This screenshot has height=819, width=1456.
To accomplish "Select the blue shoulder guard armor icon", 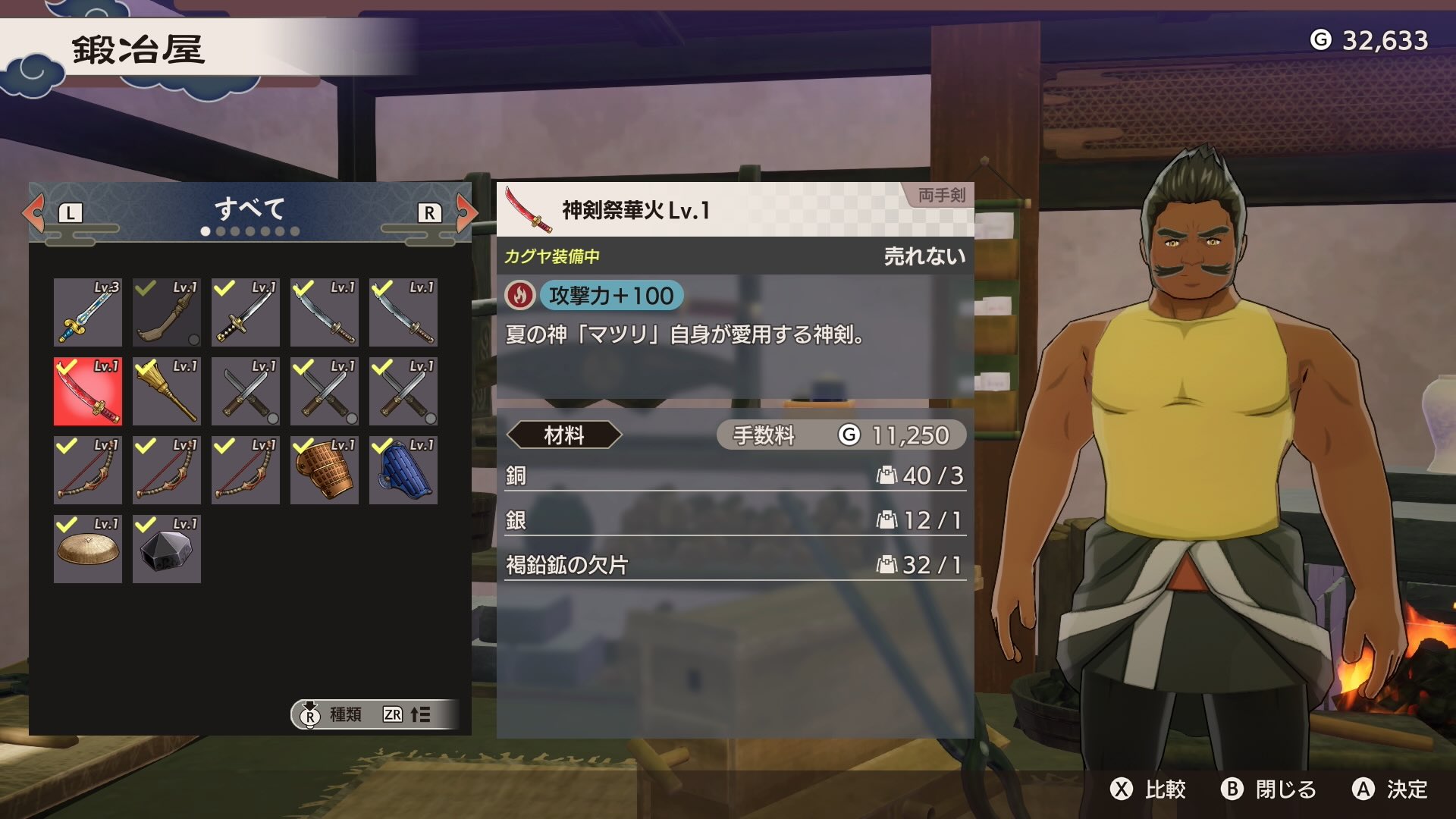I will [403, 470].
